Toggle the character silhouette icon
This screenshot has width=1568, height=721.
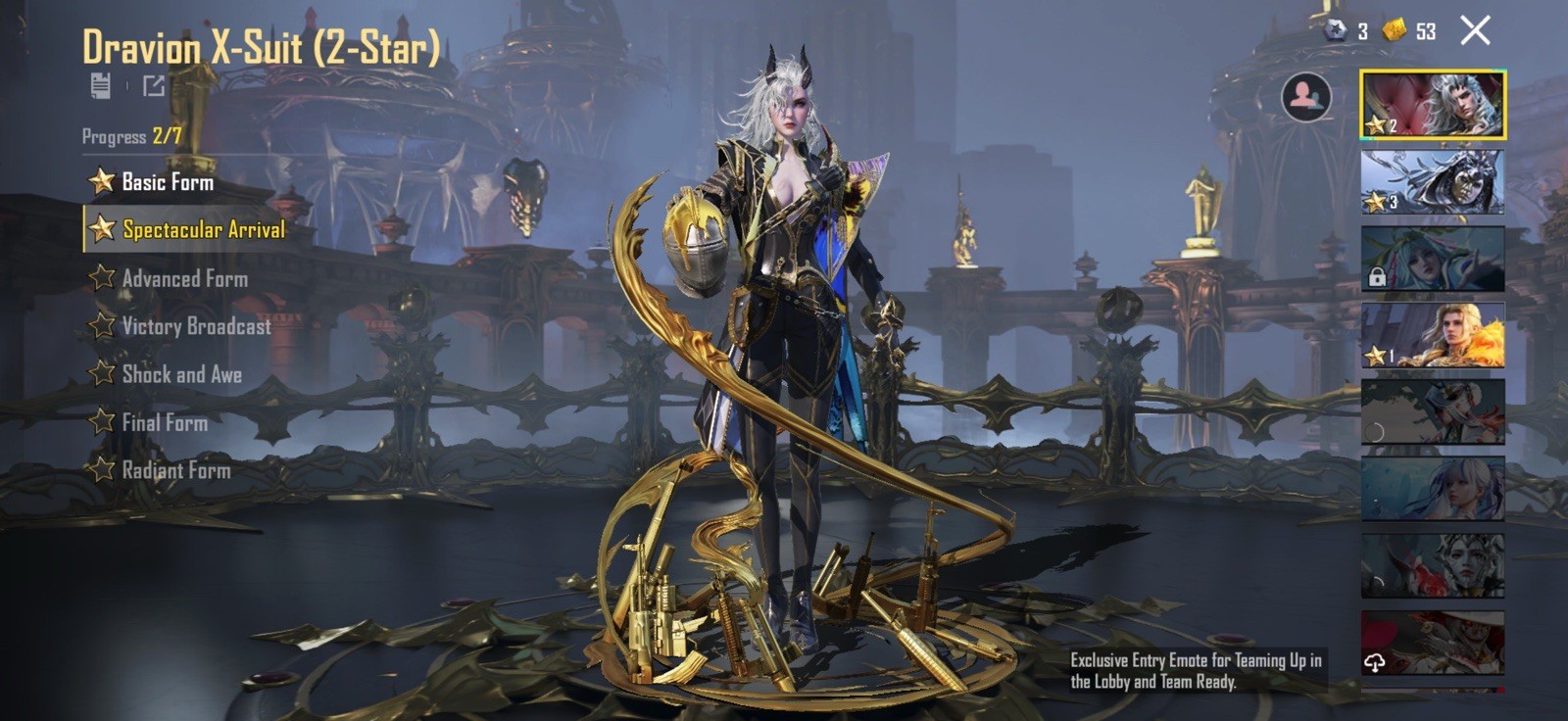(x=1305, y=97)
